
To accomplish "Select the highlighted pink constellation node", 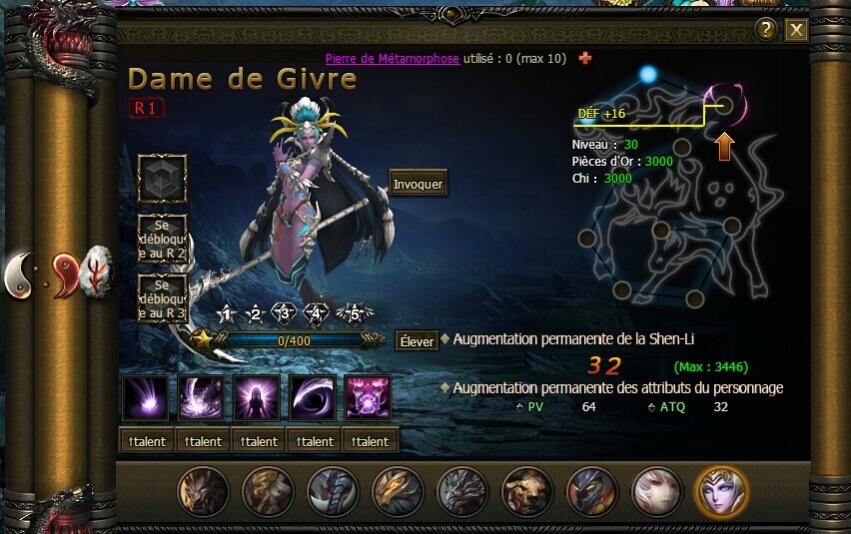I will click(726, 104).
